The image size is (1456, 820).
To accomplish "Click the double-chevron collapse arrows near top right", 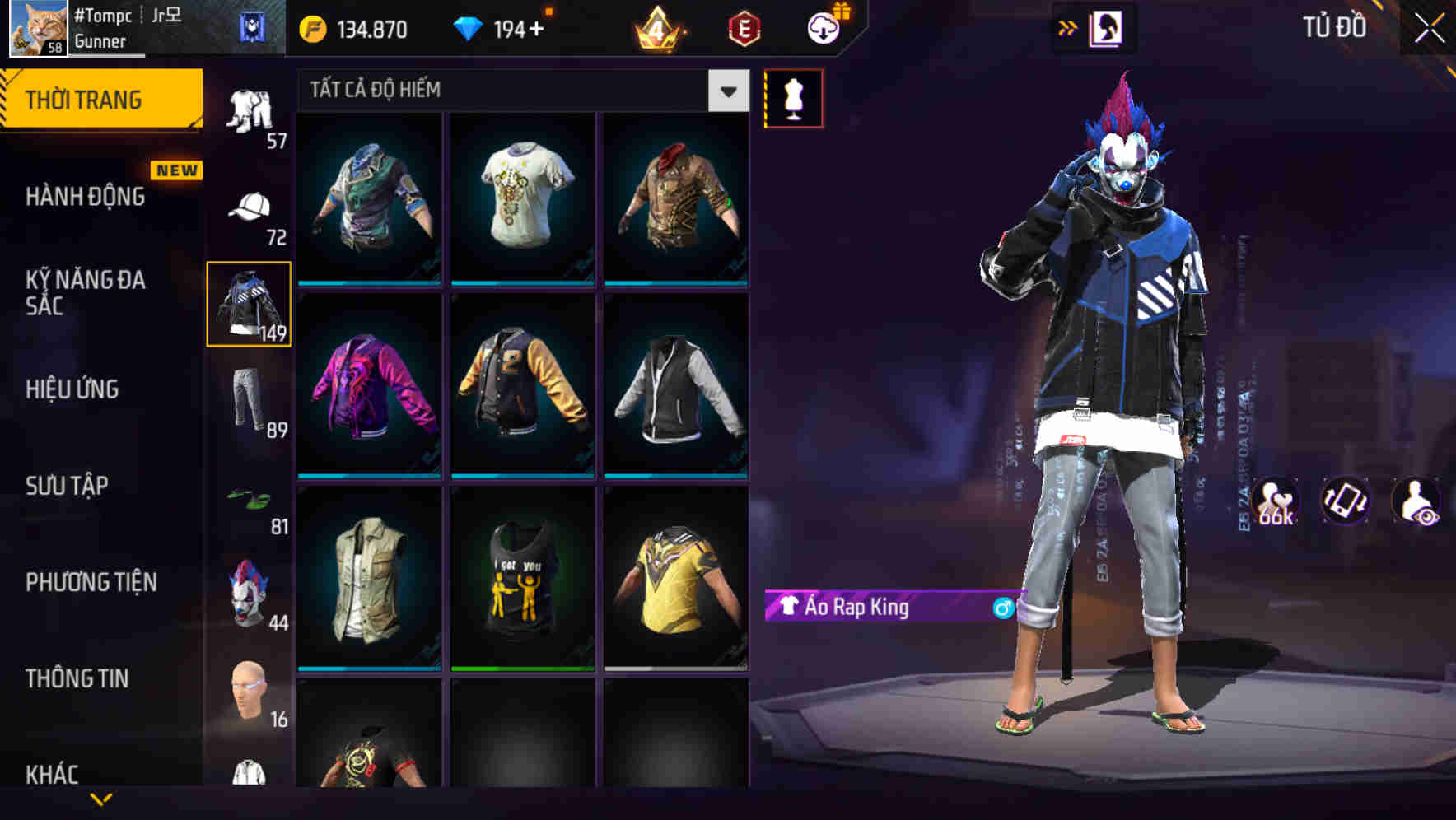I will point(1069,26).
